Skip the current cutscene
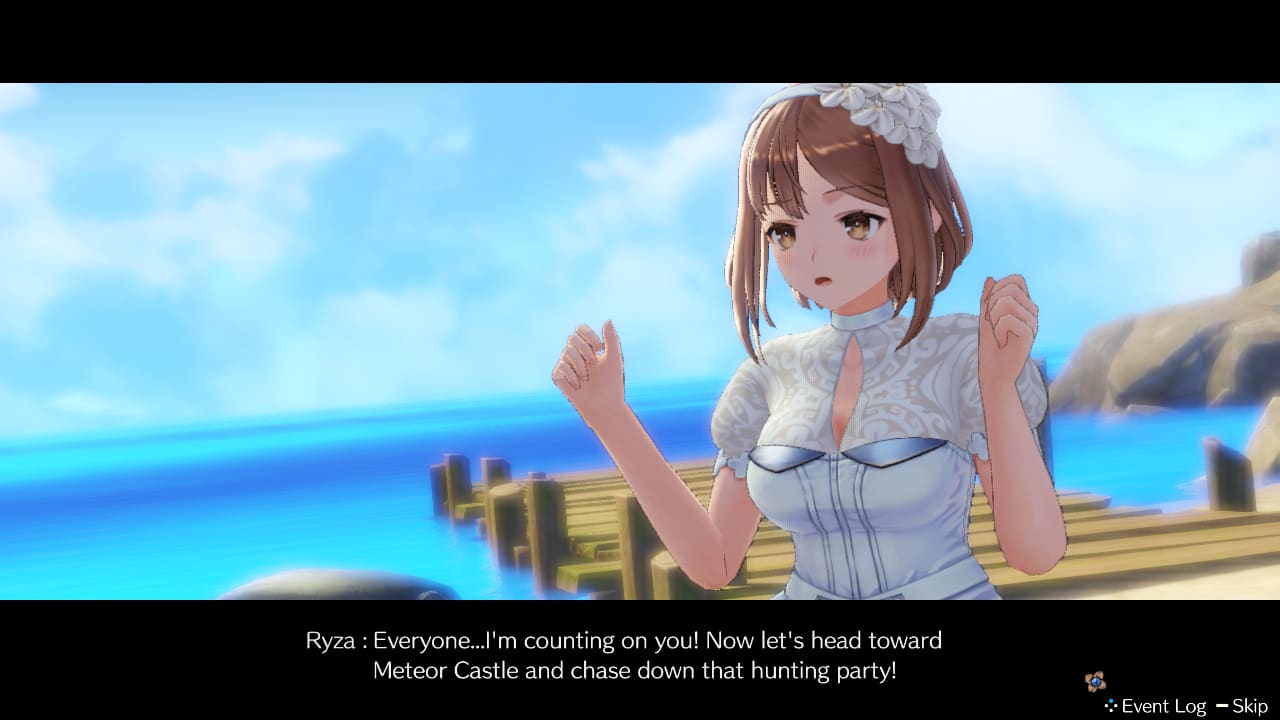This screenshot has height=720, width=1280. [x=1249, y=706]
